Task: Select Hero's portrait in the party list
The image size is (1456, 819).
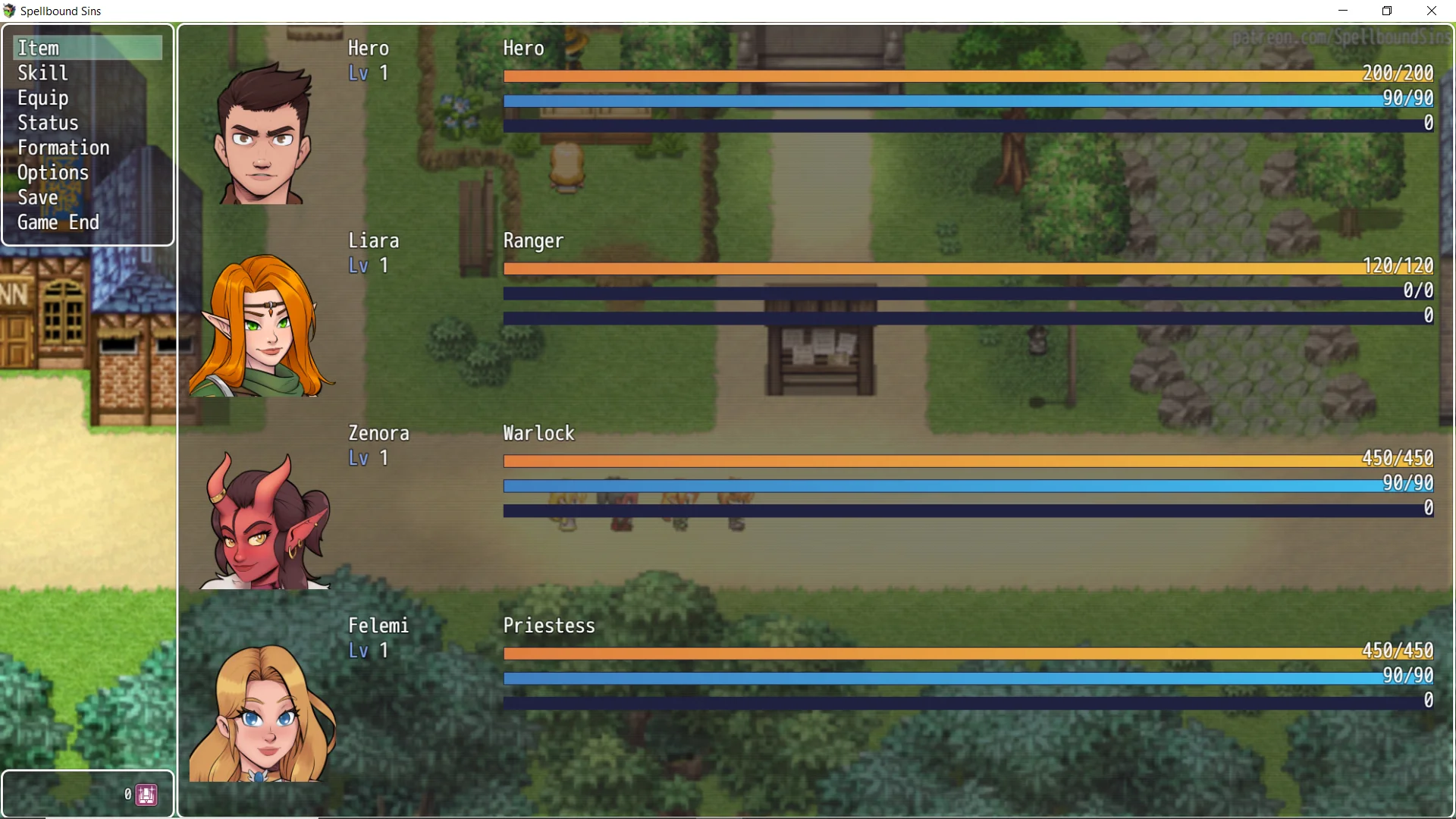Action: (262, 134)
